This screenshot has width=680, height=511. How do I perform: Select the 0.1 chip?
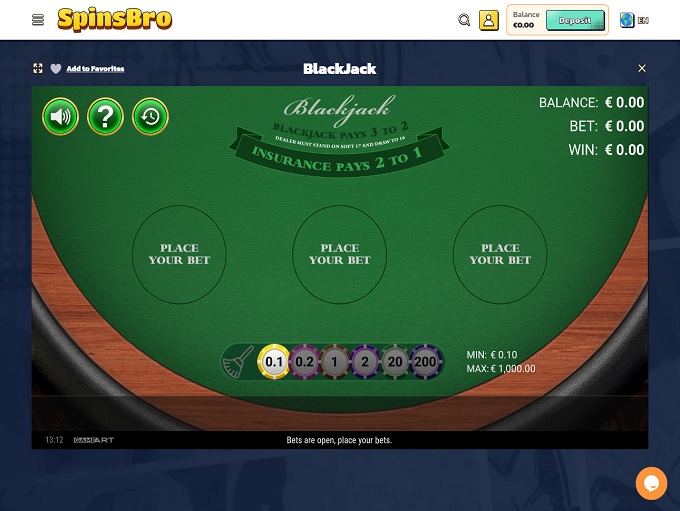[x=274, y=361]
